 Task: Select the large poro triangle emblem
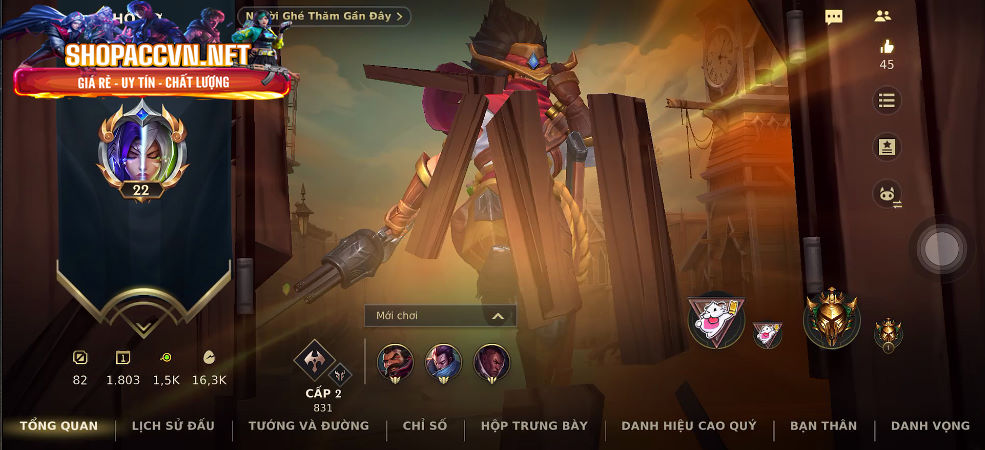click(x=716, y=320)
